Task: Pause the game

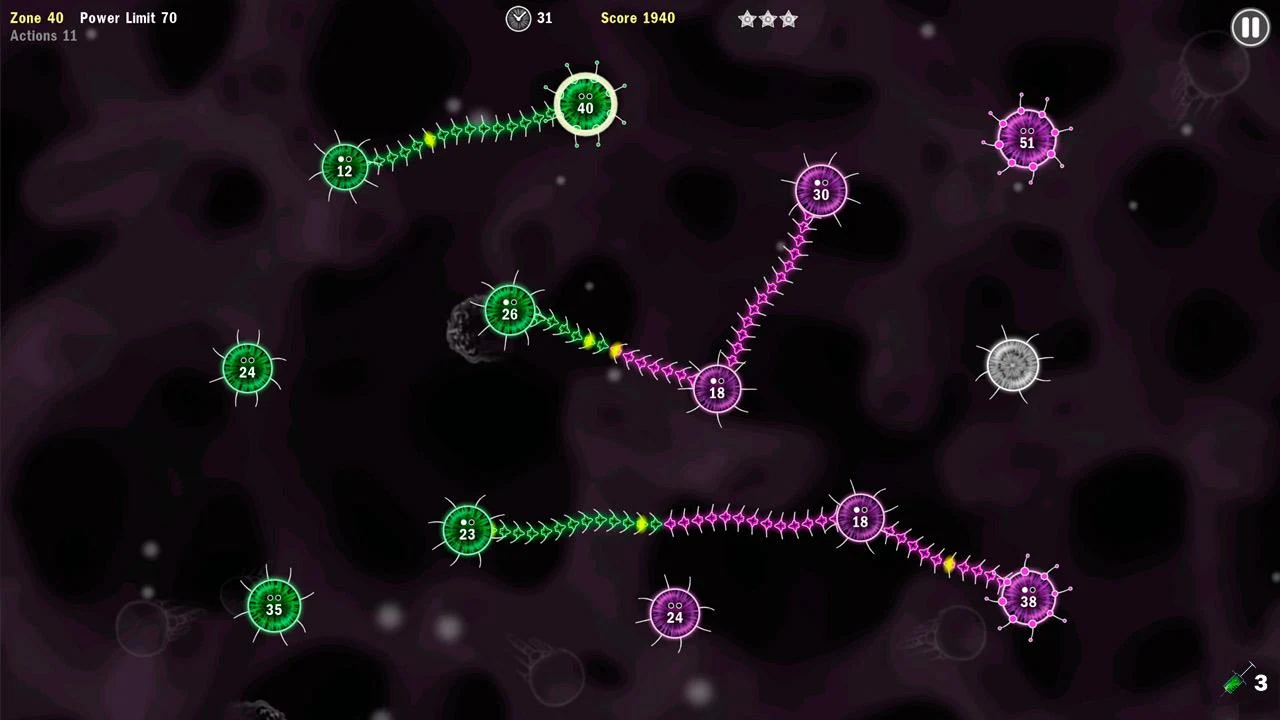Action: [x=1249, y=27]
